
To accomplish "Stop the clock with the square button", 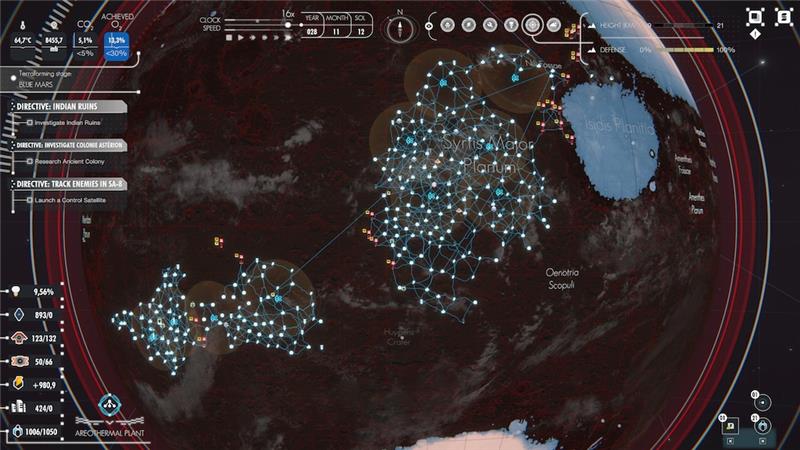I will 229,37.
